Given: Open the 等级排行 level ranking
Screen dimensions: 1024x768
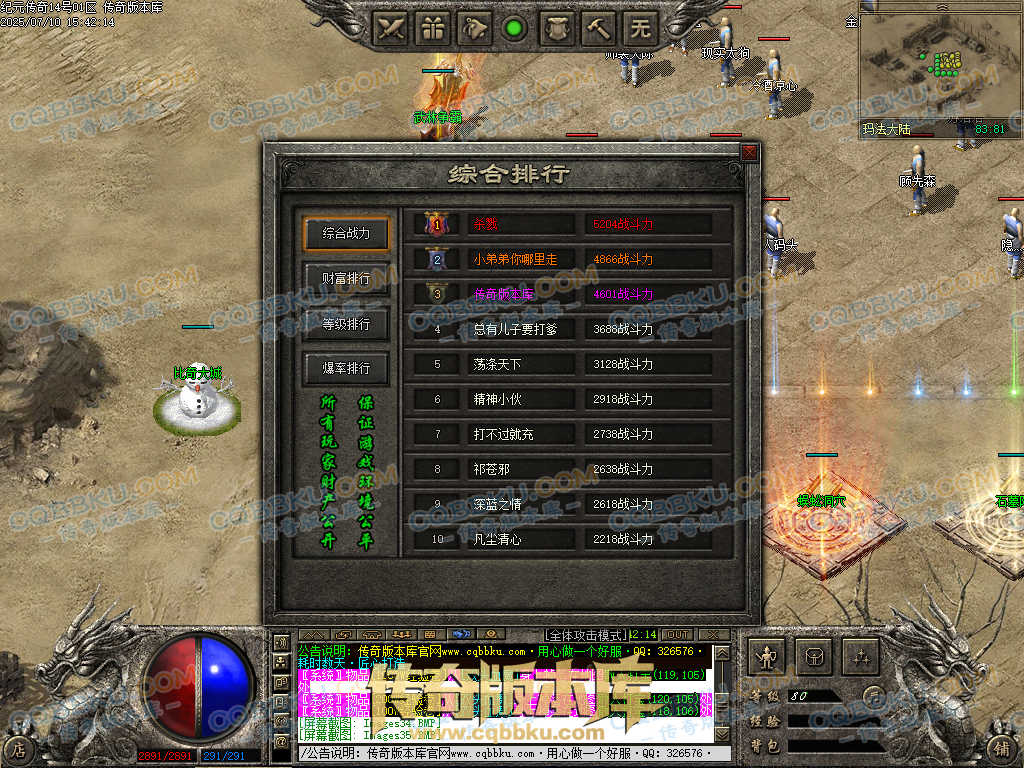Looking at the screenshot, I should (x=346, y=323).
